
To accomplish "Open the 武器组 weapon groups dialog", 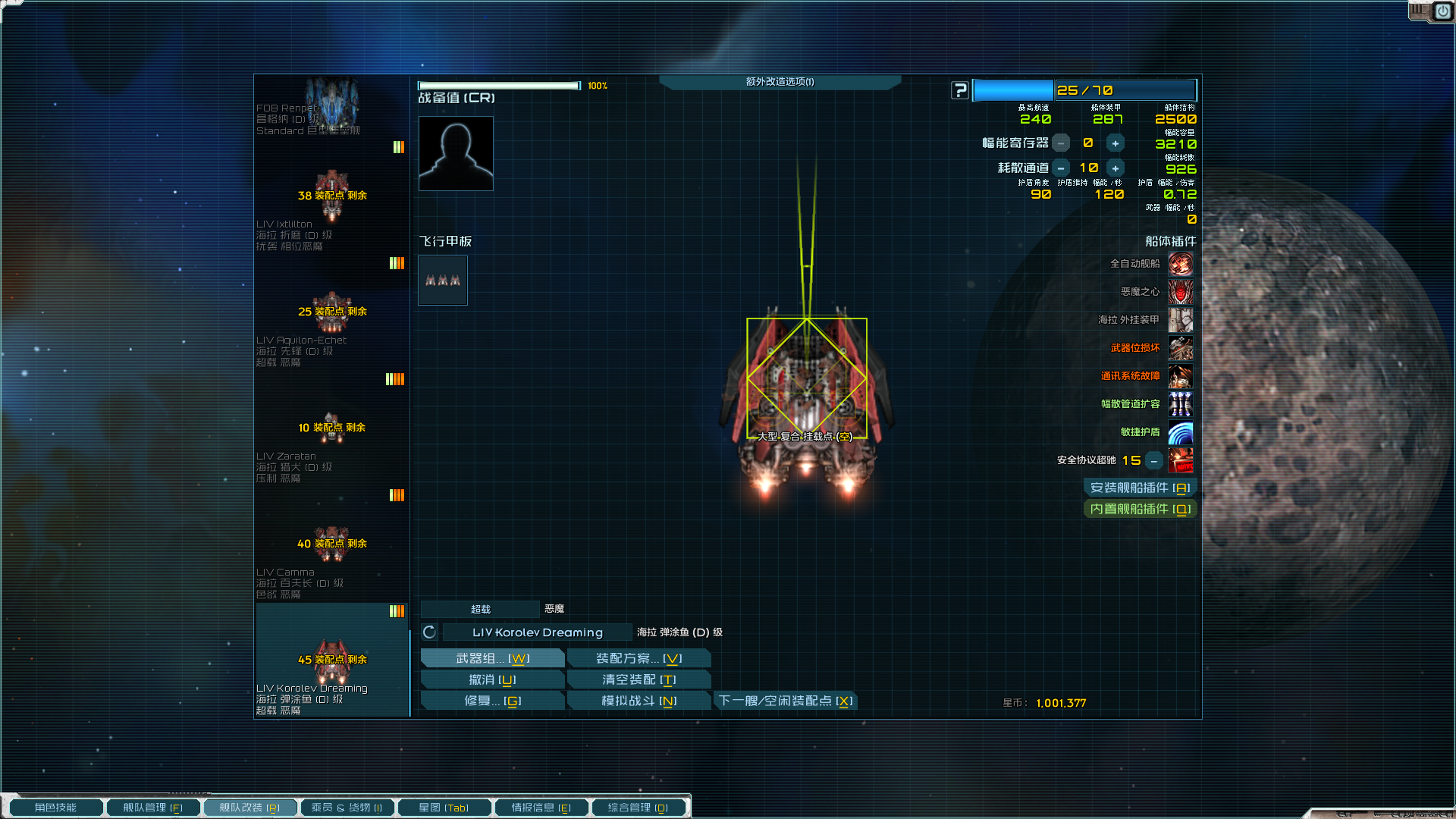I will (492, 658).
